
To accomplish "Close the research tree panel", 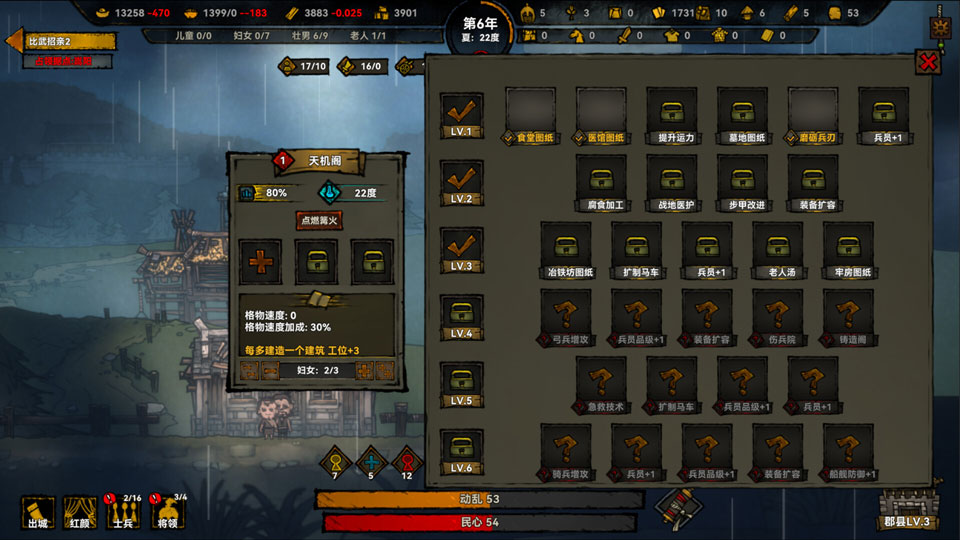I will pos(929,62).
